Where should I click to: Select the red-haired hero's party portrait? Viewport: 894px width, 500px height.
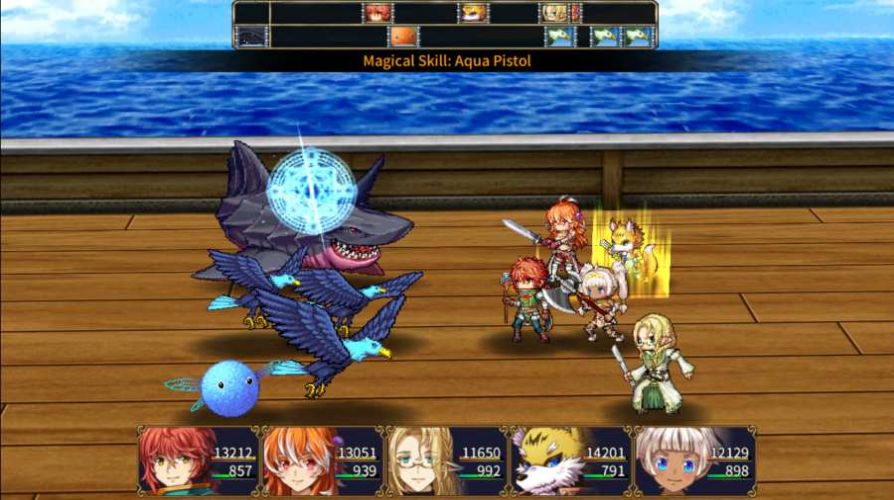(198, 461)
